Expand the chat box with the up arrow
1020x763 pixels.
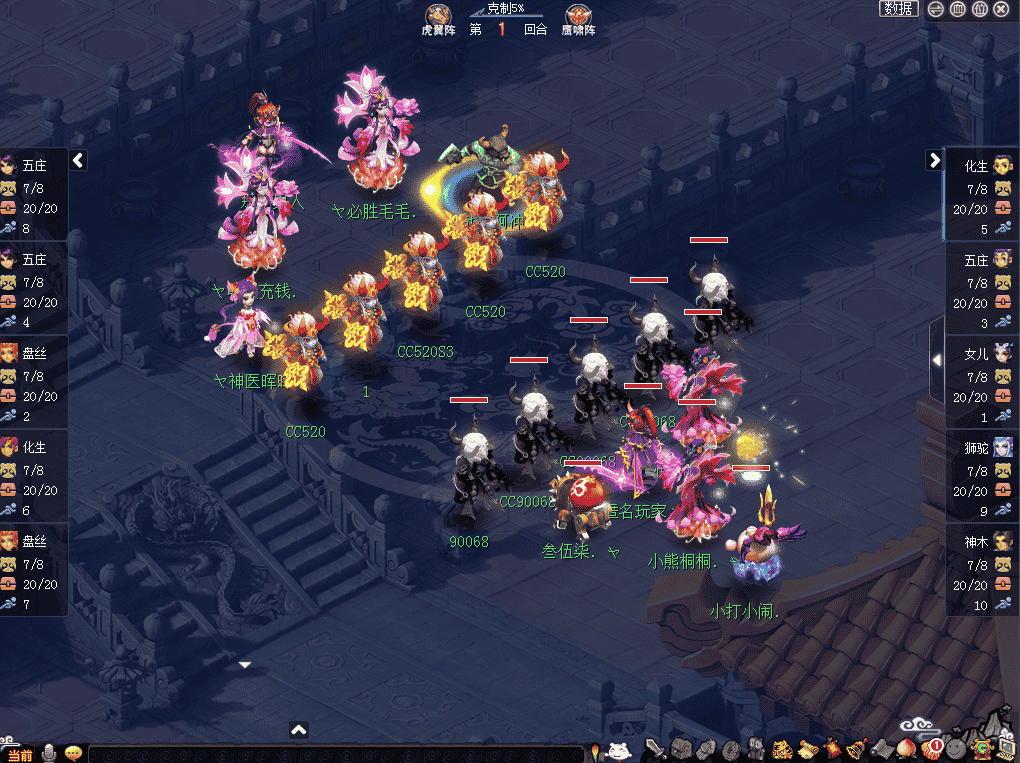pyautogui.click(x=298, y=730)
